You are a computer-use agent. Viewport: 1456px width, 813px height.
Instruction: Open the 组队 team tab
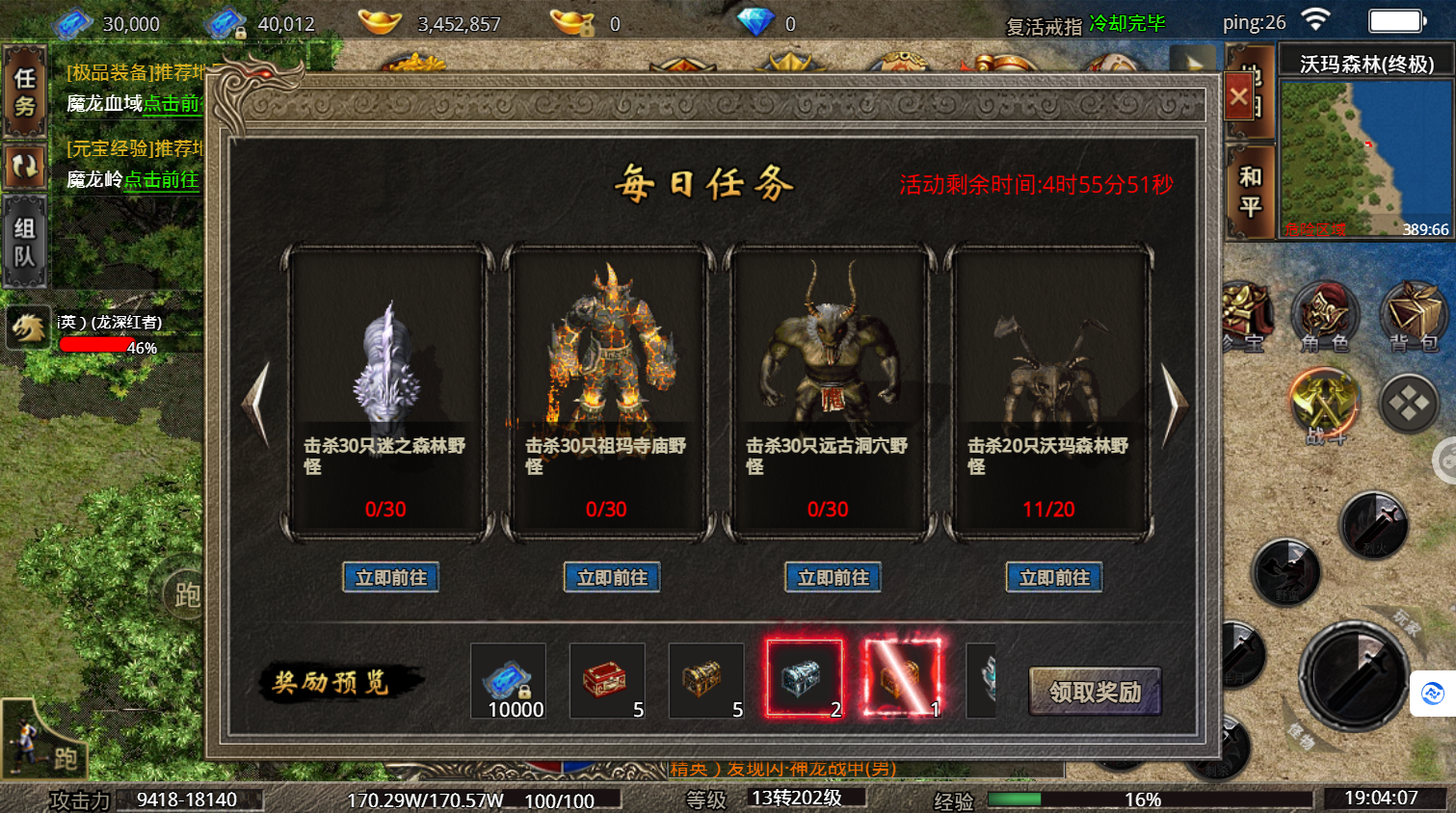tap(25, 242)
